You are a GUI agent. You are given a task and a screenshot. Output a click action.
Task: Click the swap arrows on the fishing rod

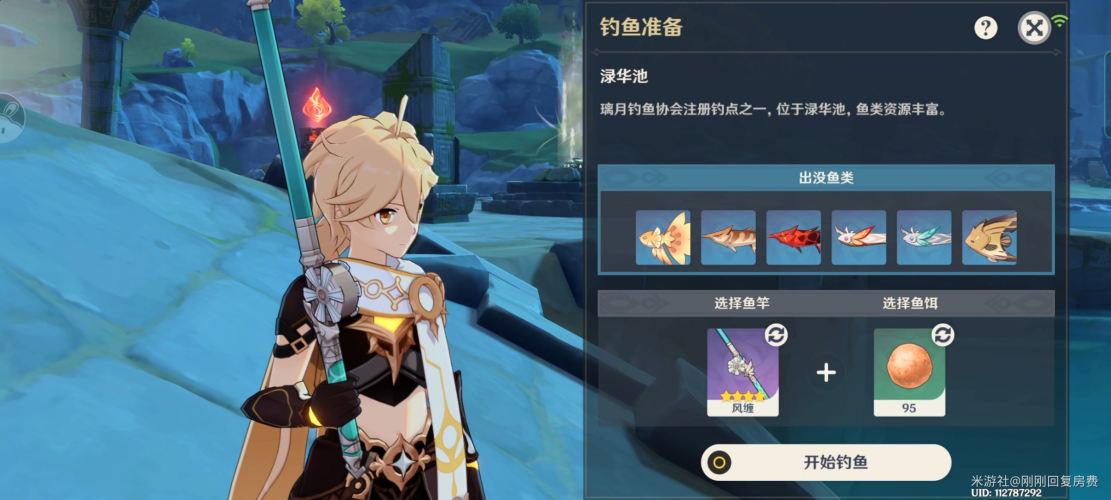(x=775, y=335)
